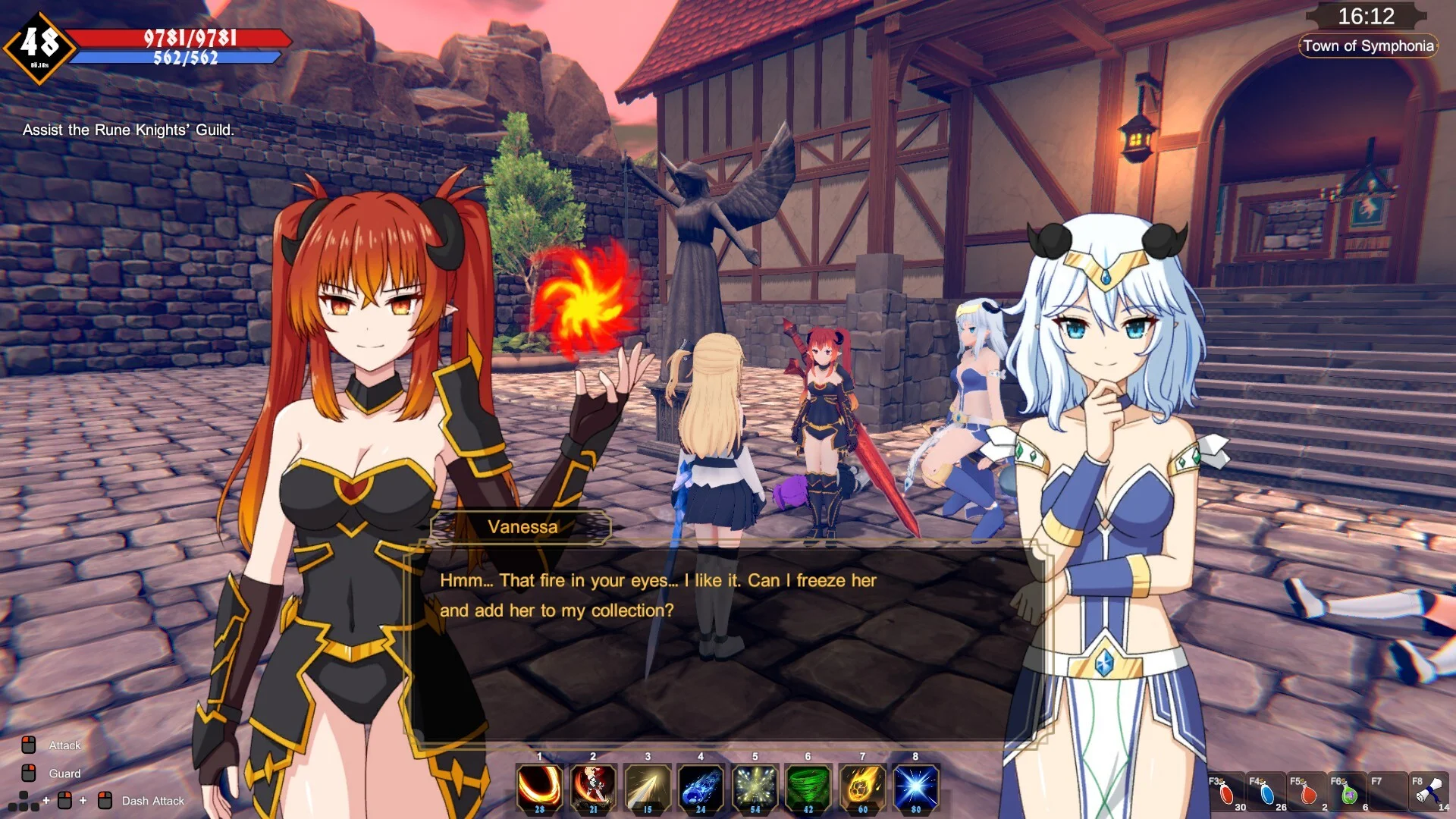Open the Rune Knights' Guild quest objective
Viewport: 1456px width, 819px height.
coord(128,130)
